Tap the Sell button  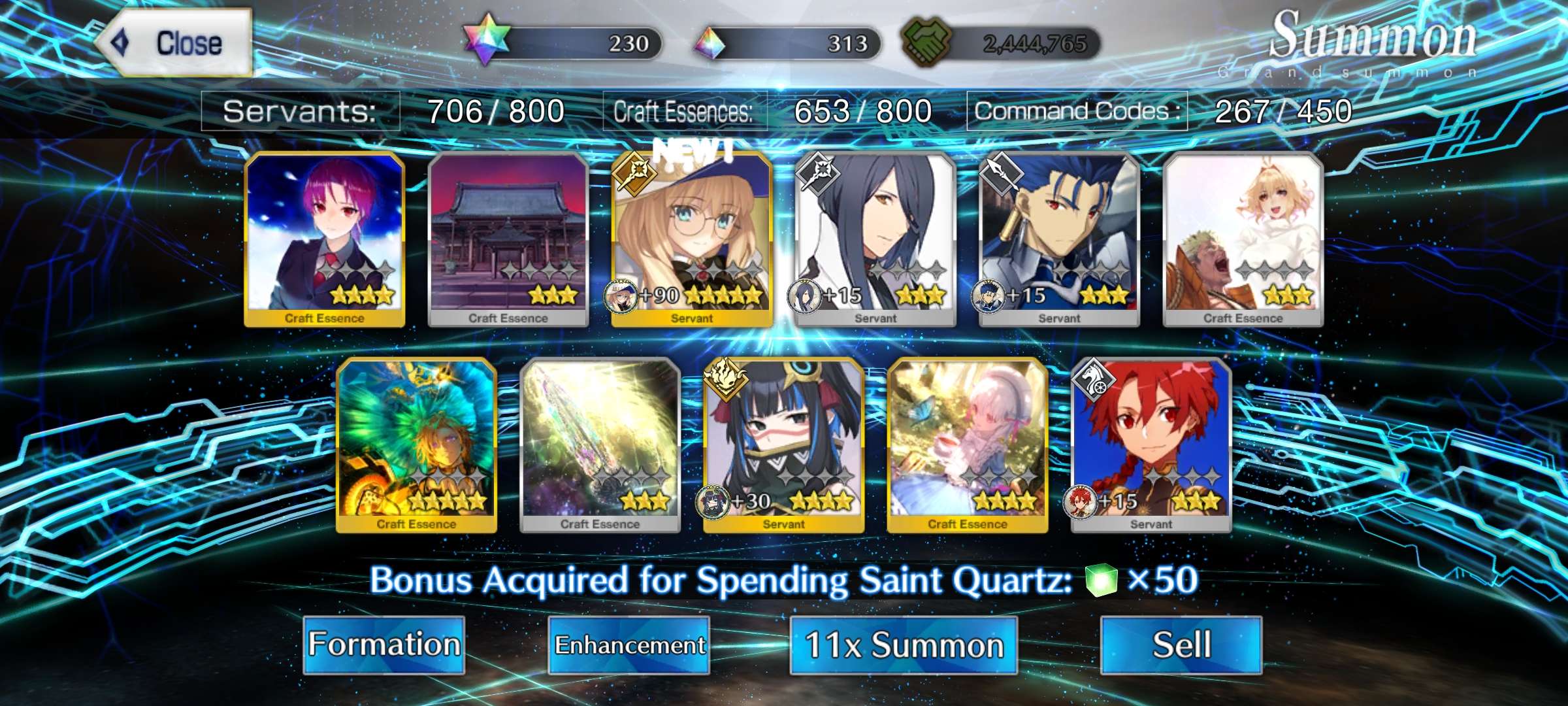tap(1181, 645)
